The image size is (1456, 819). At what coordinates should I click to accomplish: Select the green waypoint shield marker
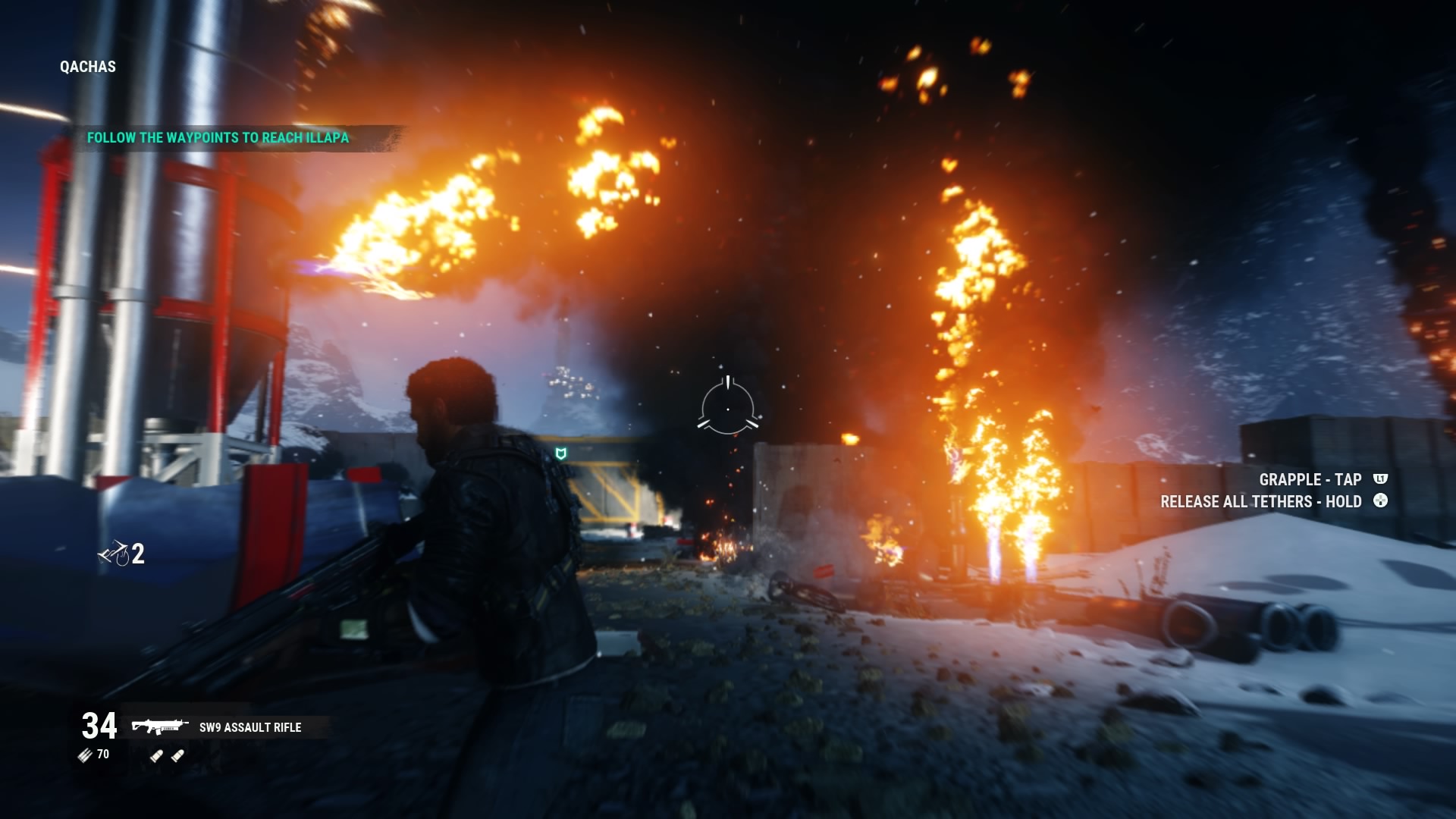561,453
